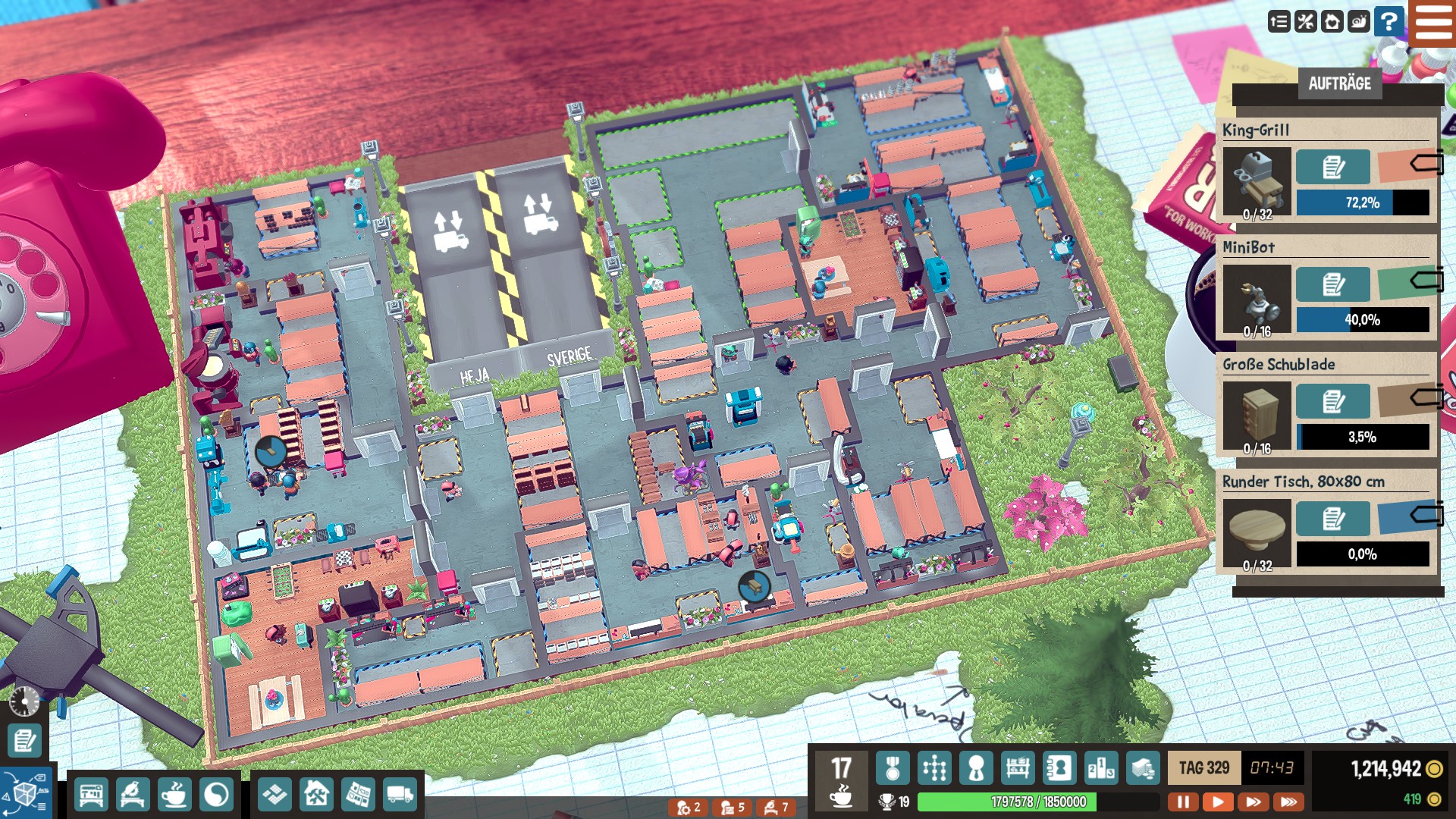Toggle the snail slow-mode icon
This screenshot has height=819, width=1456.
pos(1359,21)
